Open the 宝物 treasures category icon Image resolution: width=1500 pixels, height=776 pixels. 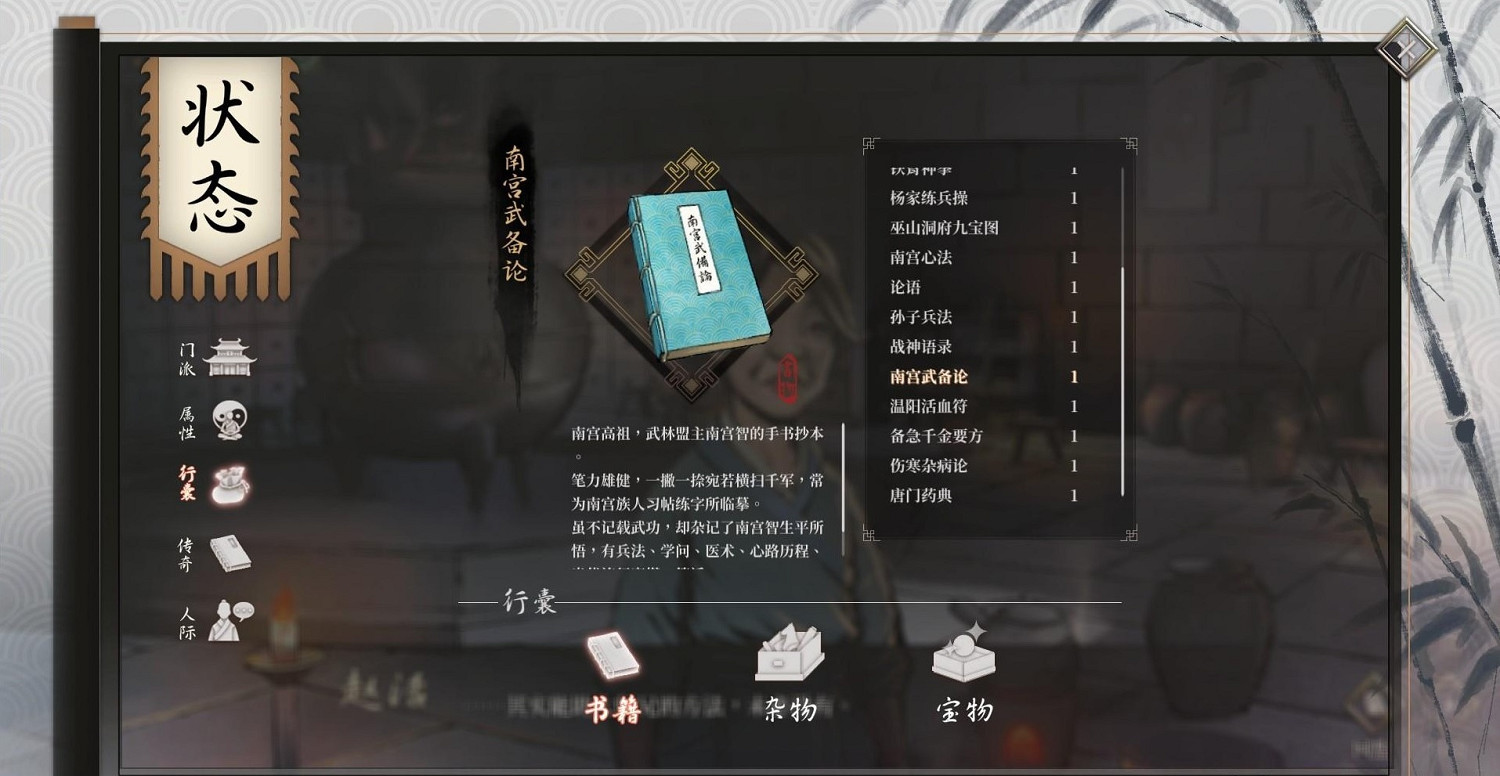[x=962, y=655]
